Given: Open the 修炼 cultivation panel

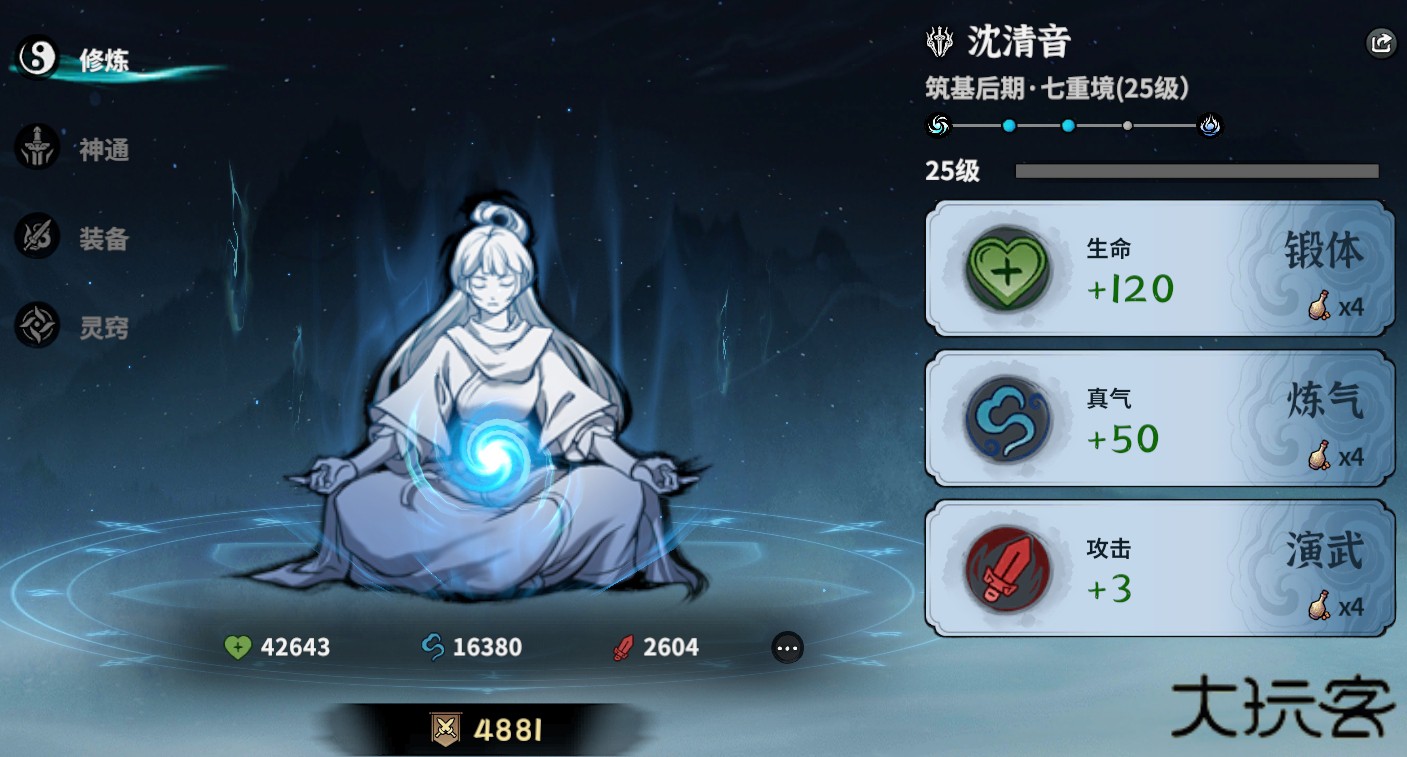Looking at the screenshot, I should point(37,58).
